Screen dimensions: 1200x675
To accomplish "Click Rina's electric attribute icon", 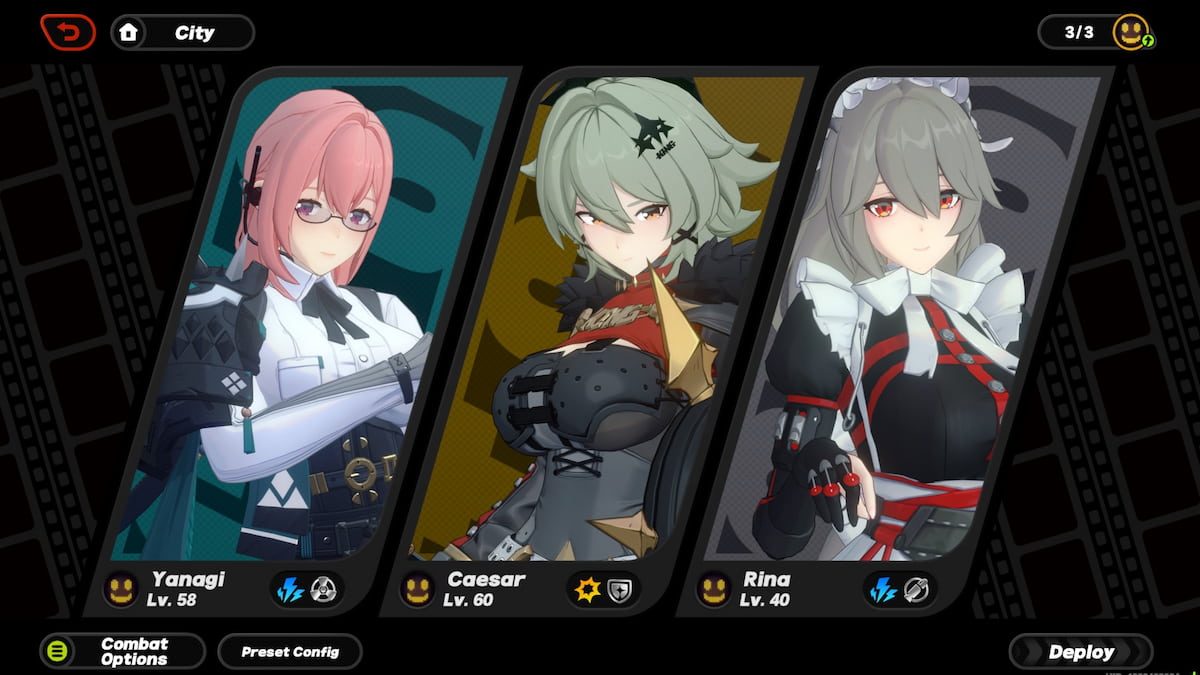I will click(x=883, y=590).
